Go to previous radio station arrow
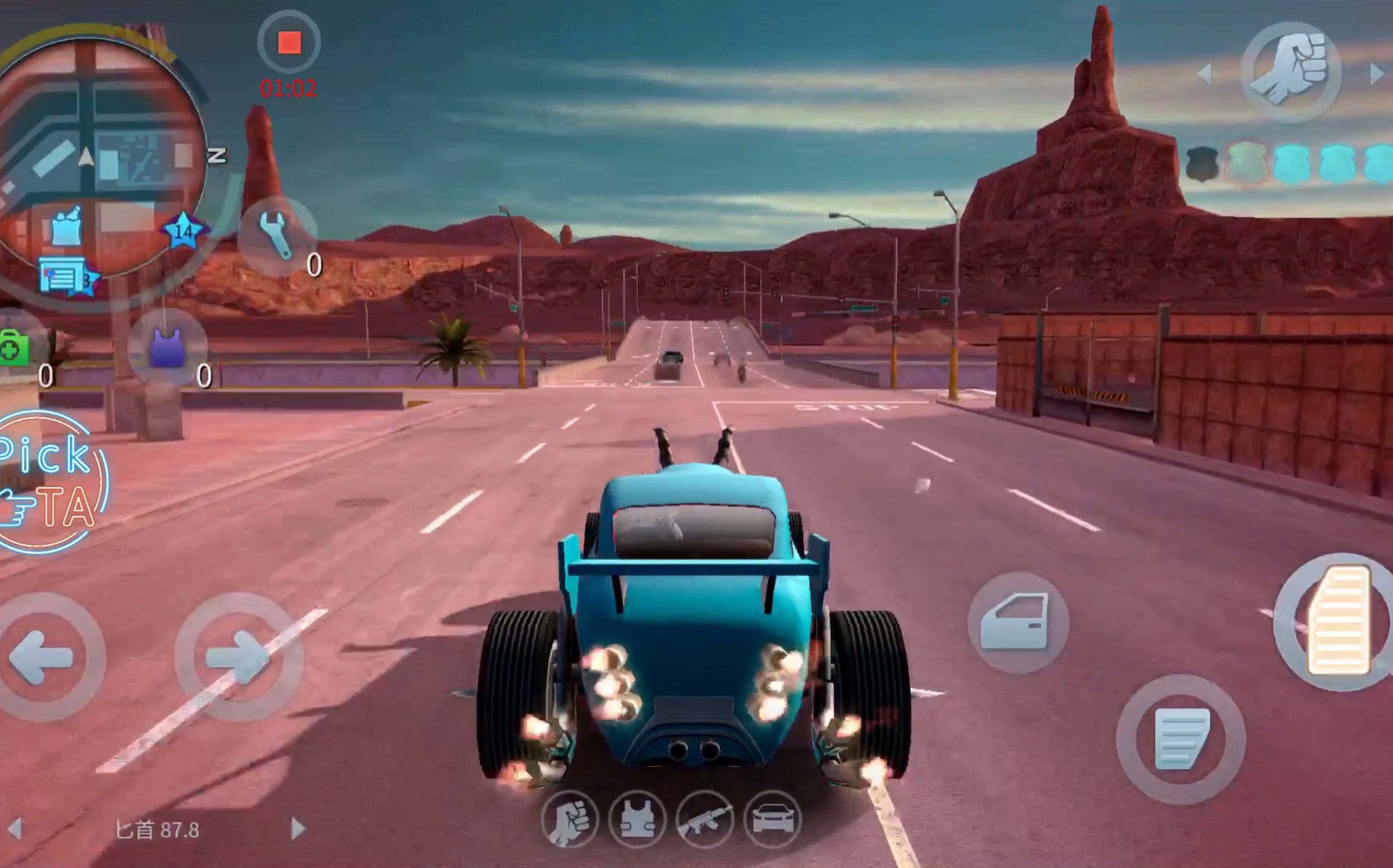This screenshot has width=1393, height=868. [16, 828]
